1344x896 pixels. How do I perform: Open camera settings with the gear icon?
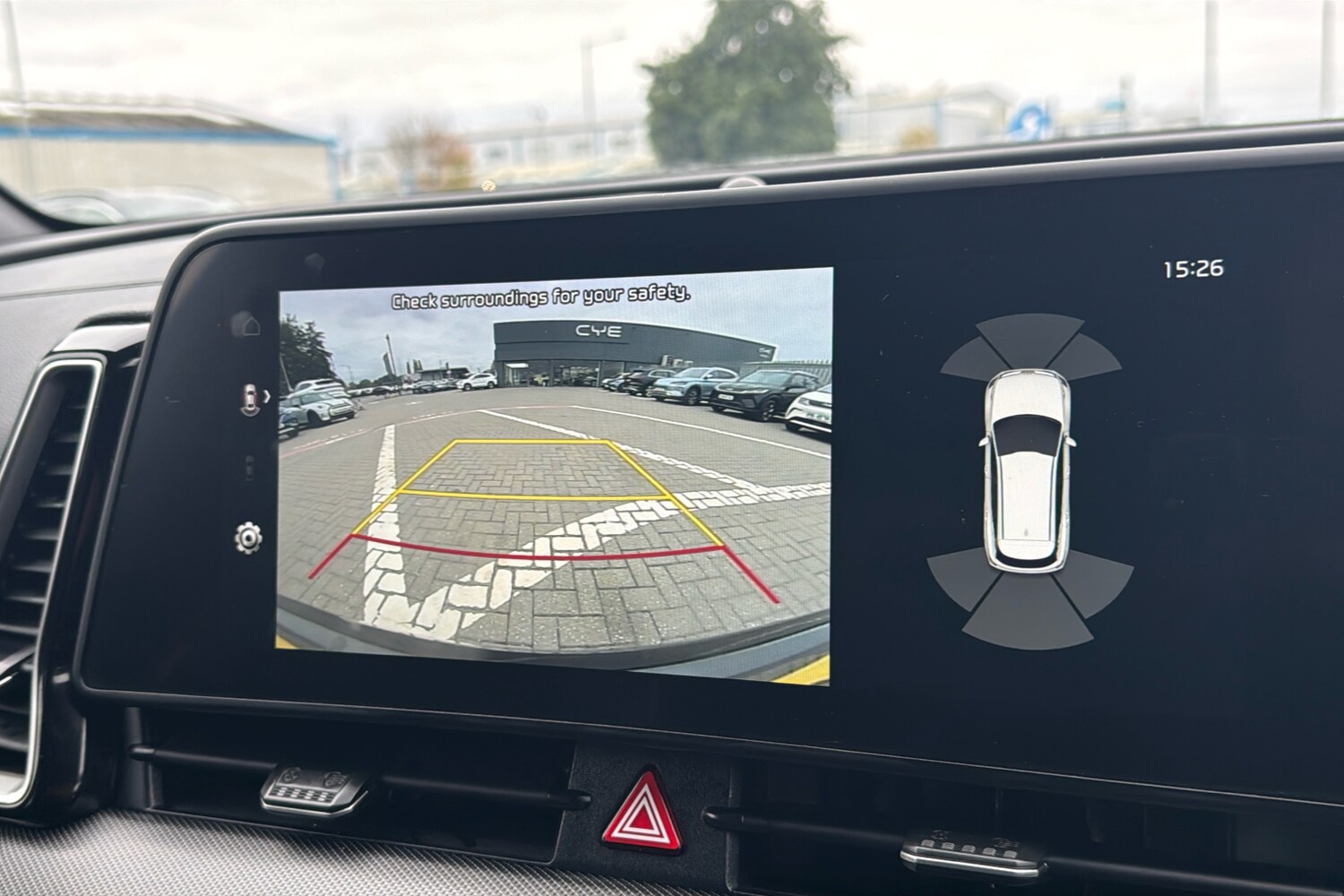click(248, 538)
